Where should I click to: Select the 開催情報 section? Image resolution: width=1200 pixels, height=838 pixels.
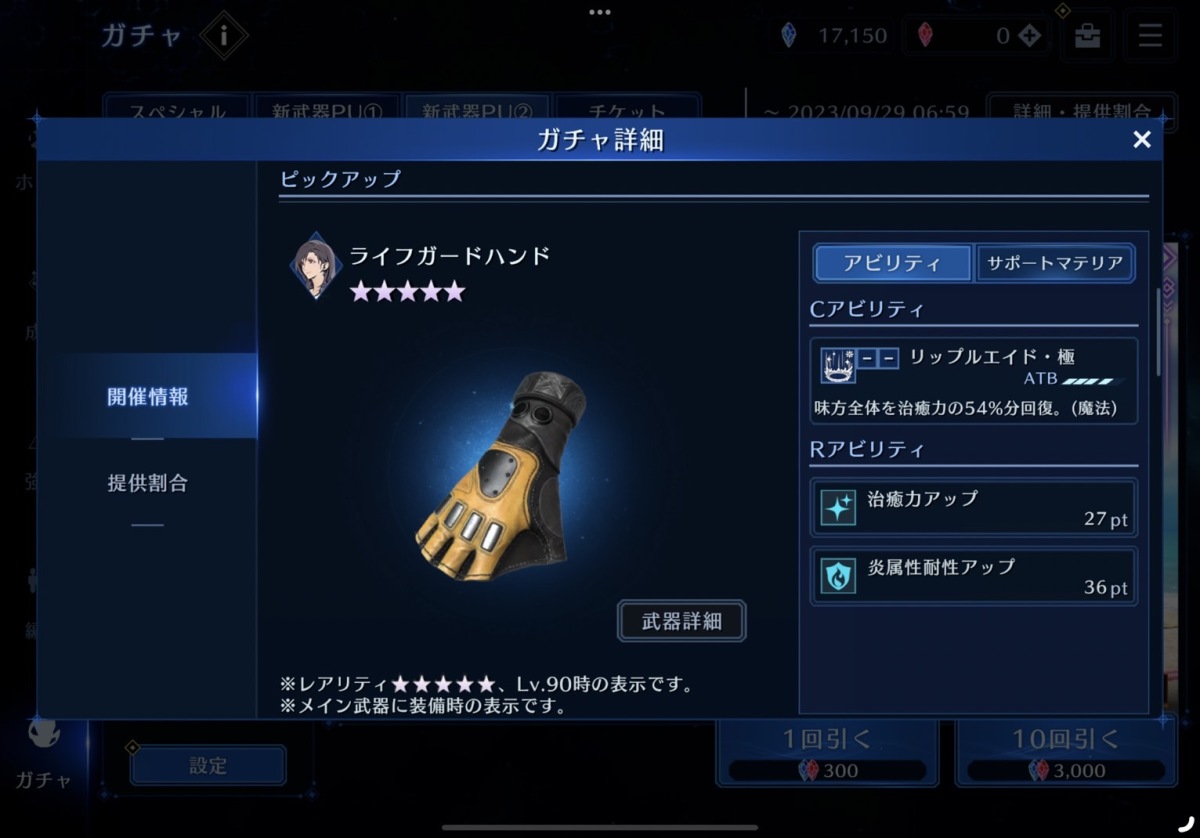(147, 396)
